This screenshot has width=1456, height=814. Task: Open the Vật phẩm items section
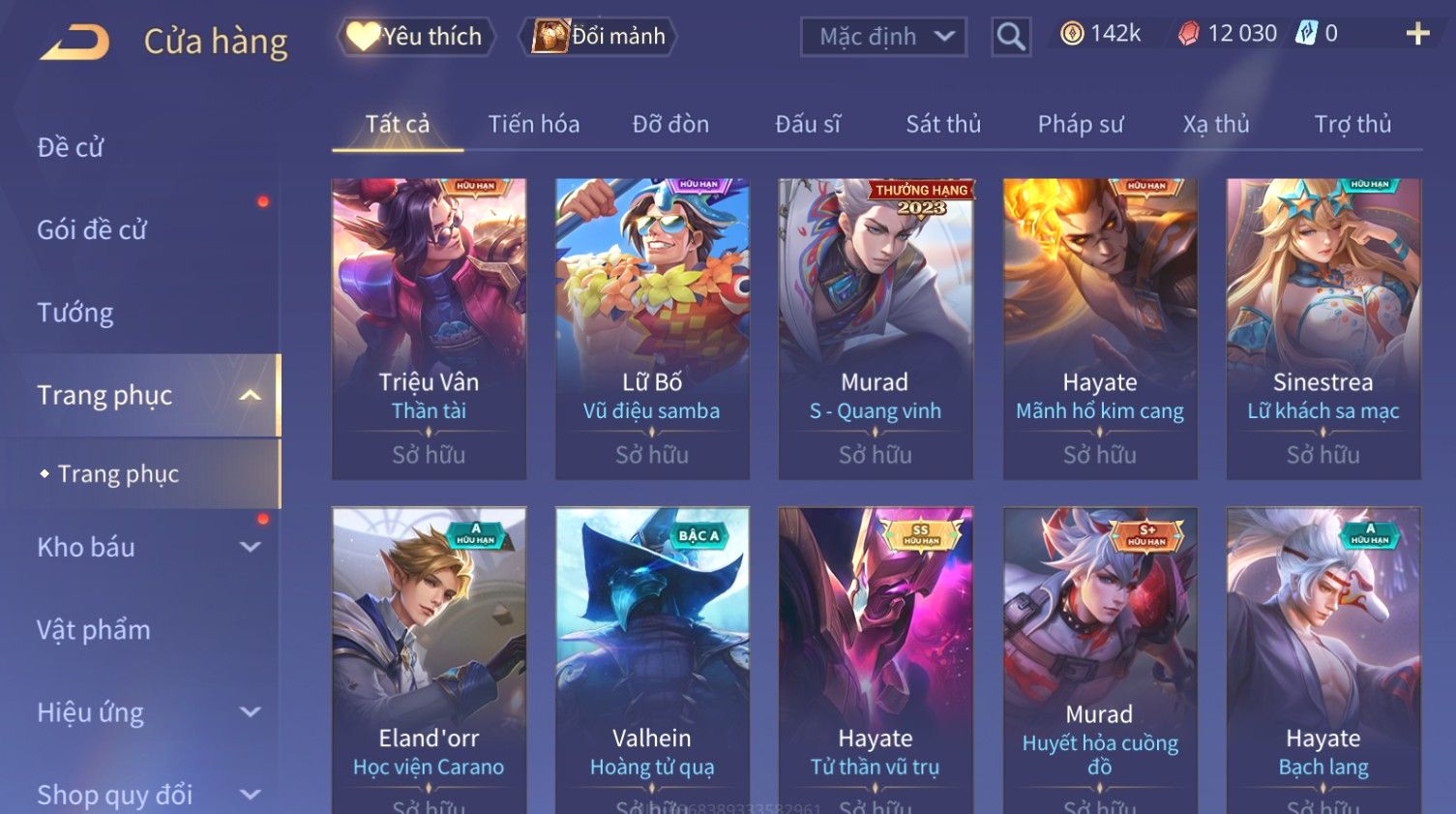(x=94, y=630)
